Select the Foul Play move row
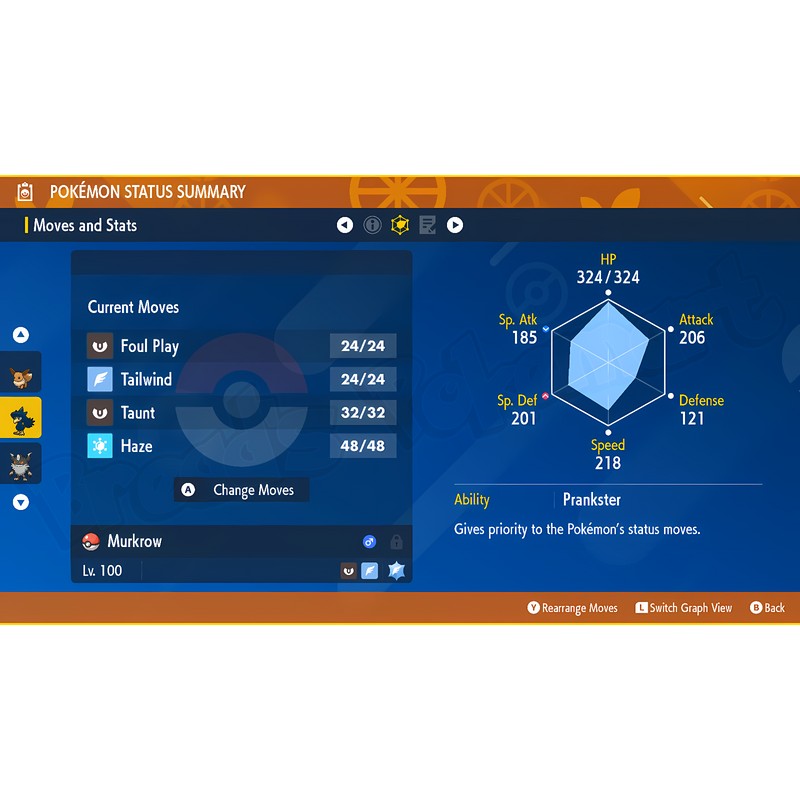 tap(241, 346)
